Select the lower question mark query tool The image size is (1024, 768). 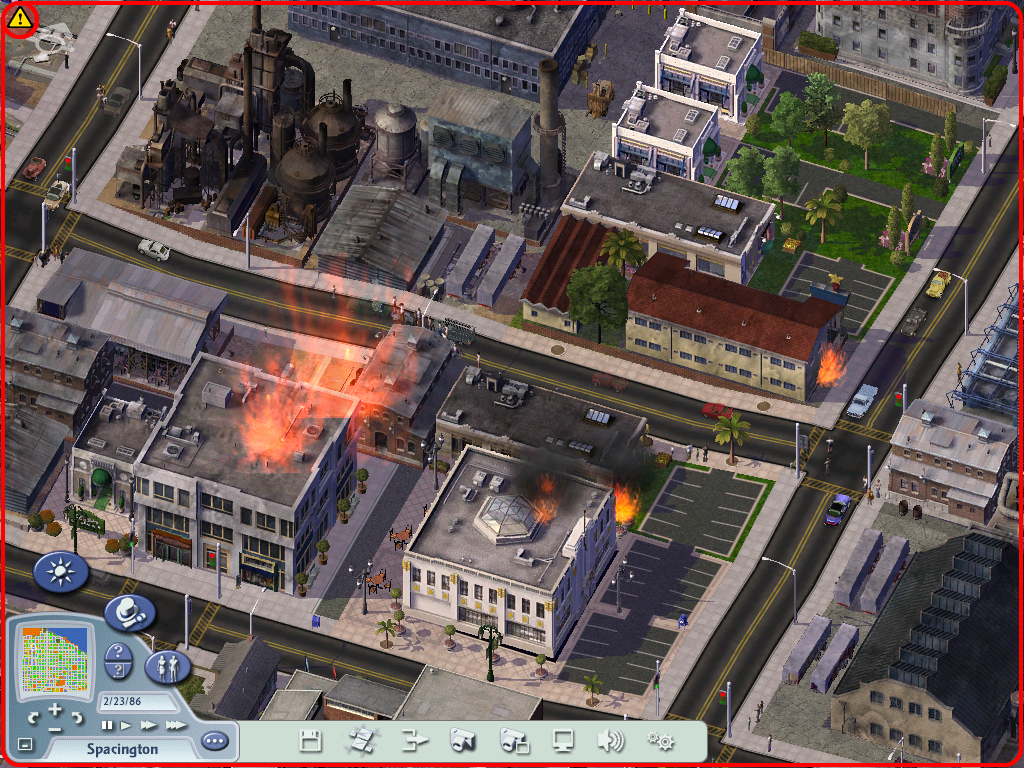(119, 674)
